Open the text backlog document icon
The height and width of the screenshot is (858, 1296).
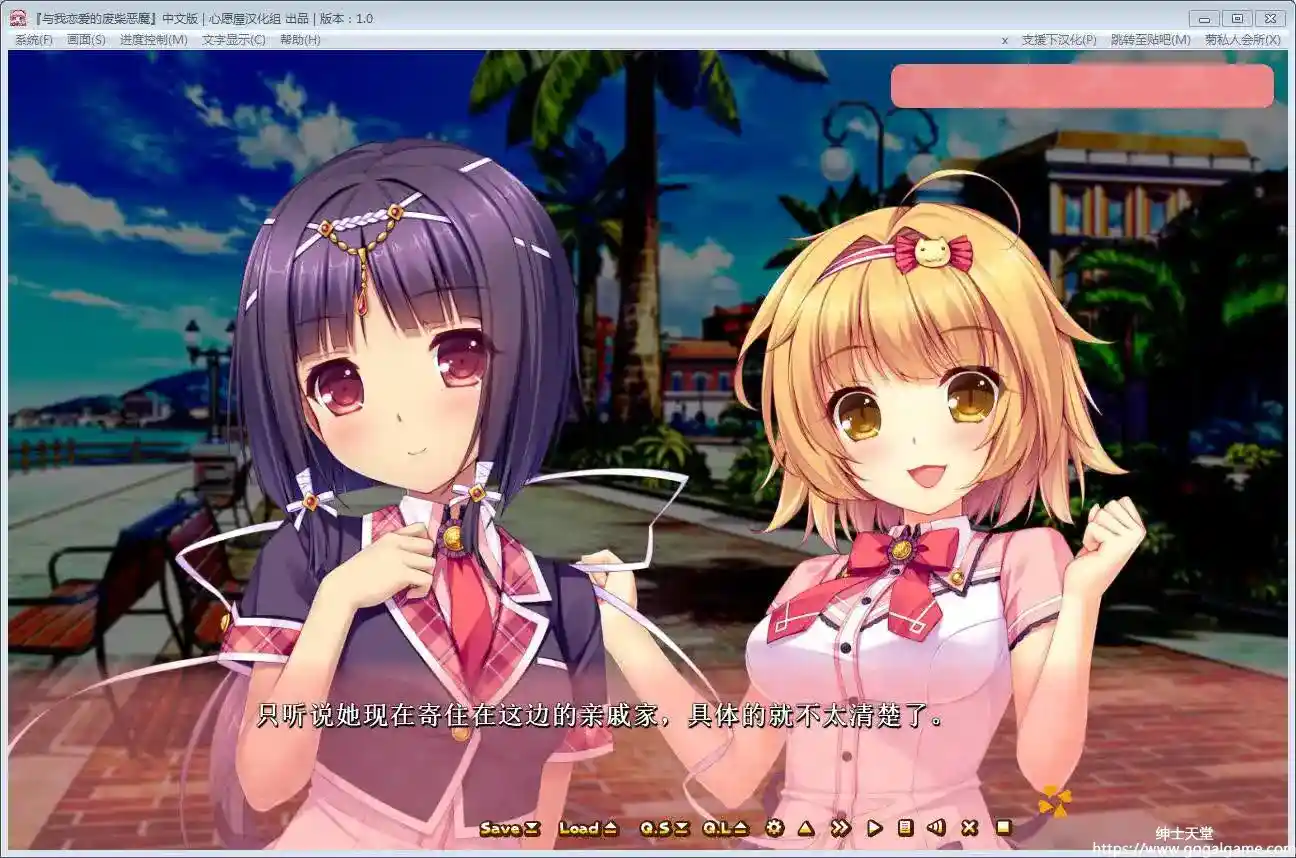(905, 828)
